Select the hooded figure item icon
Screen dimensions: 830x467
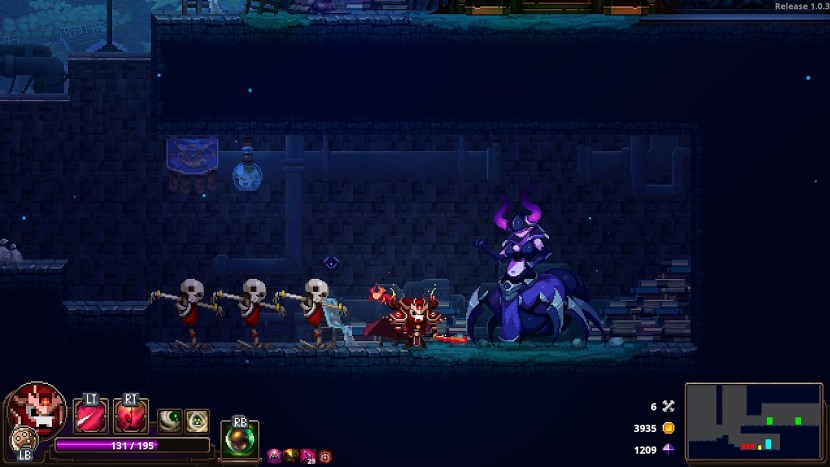point(195,418)
